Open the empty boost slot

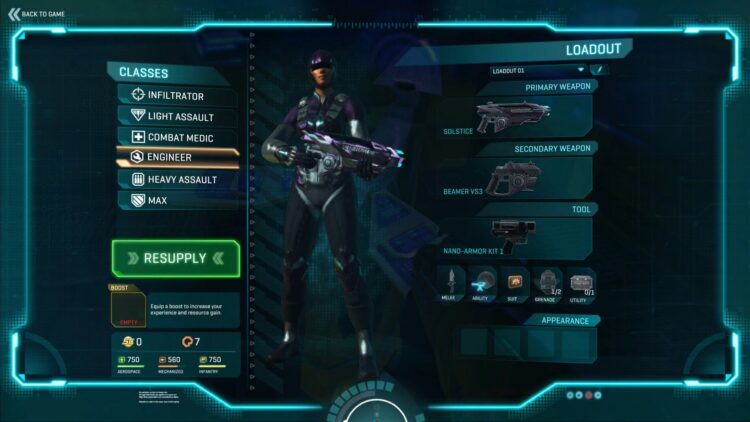coord(125,309)
